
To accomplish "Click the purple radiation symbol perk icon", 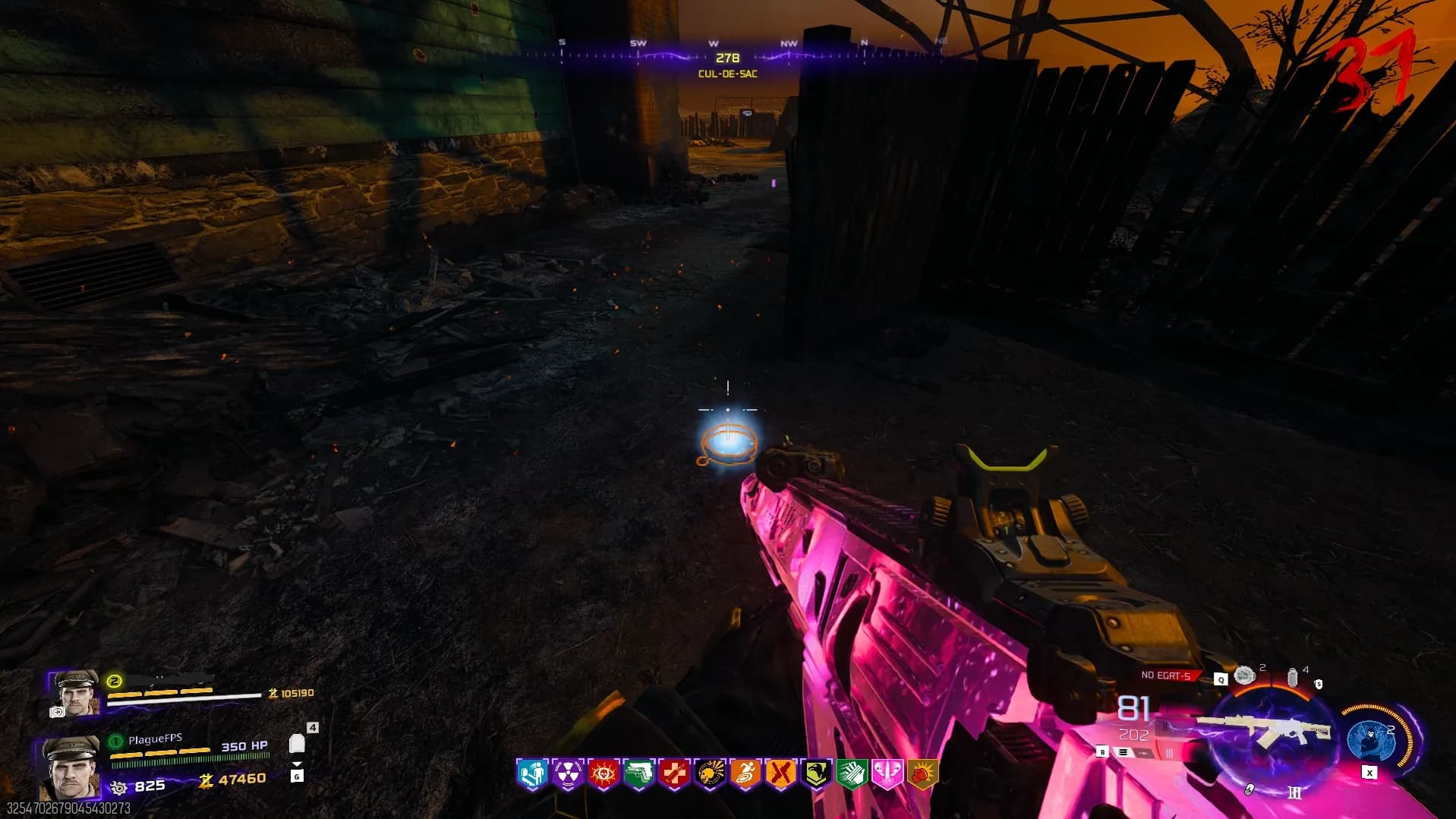I will [x=568, y=774].
